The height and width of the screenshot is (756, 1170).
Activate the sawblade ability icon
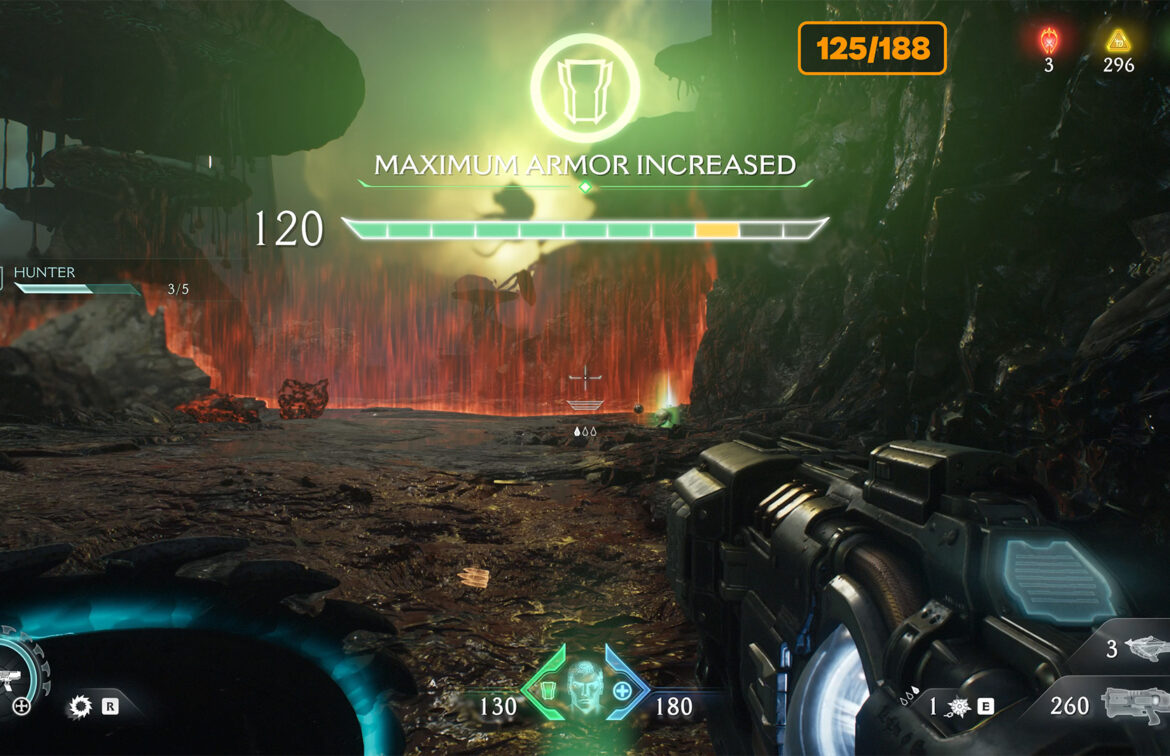pos(80,707)
